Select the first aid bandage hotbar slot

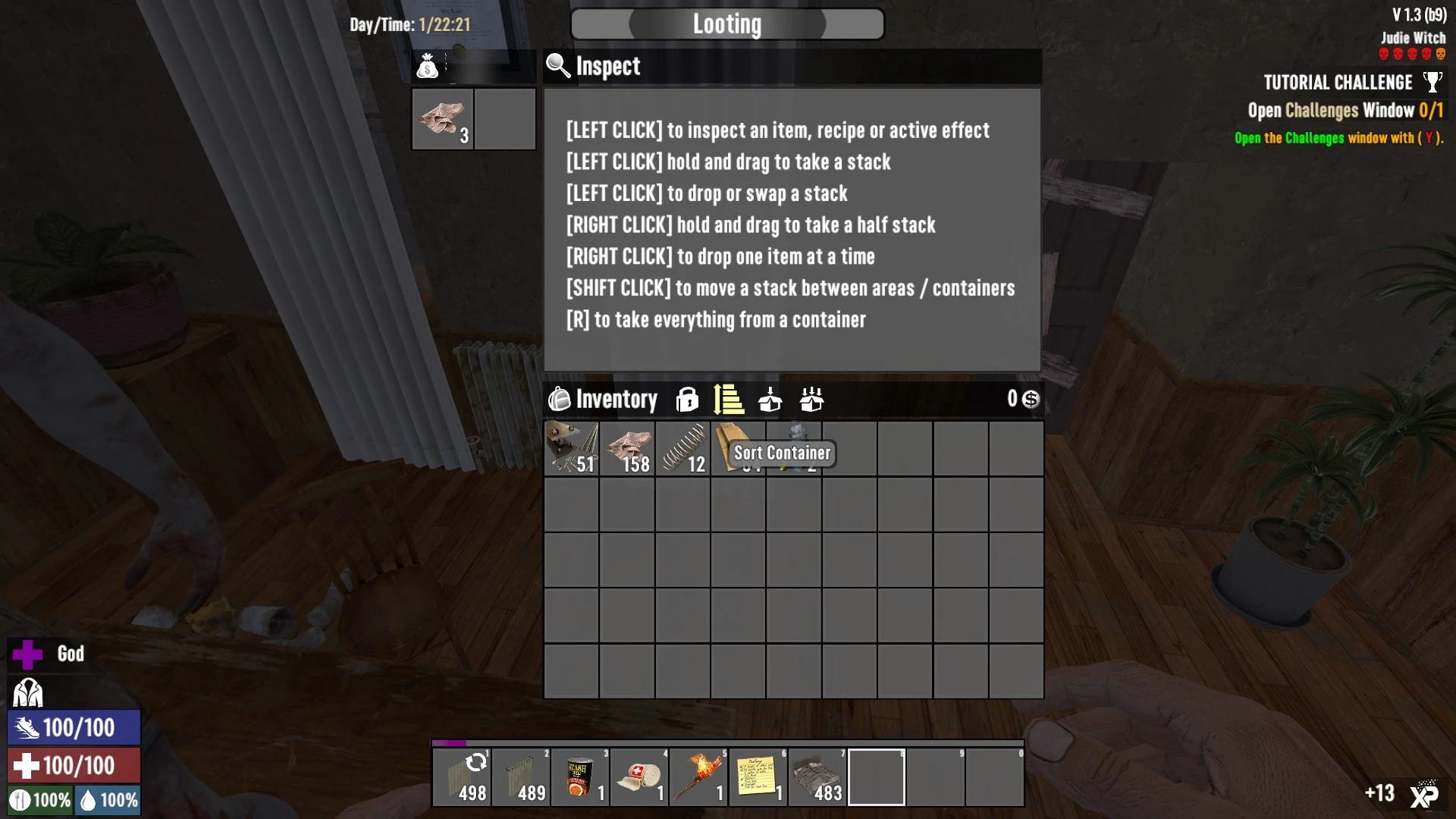pyautogui.click(x=639, y=777)
